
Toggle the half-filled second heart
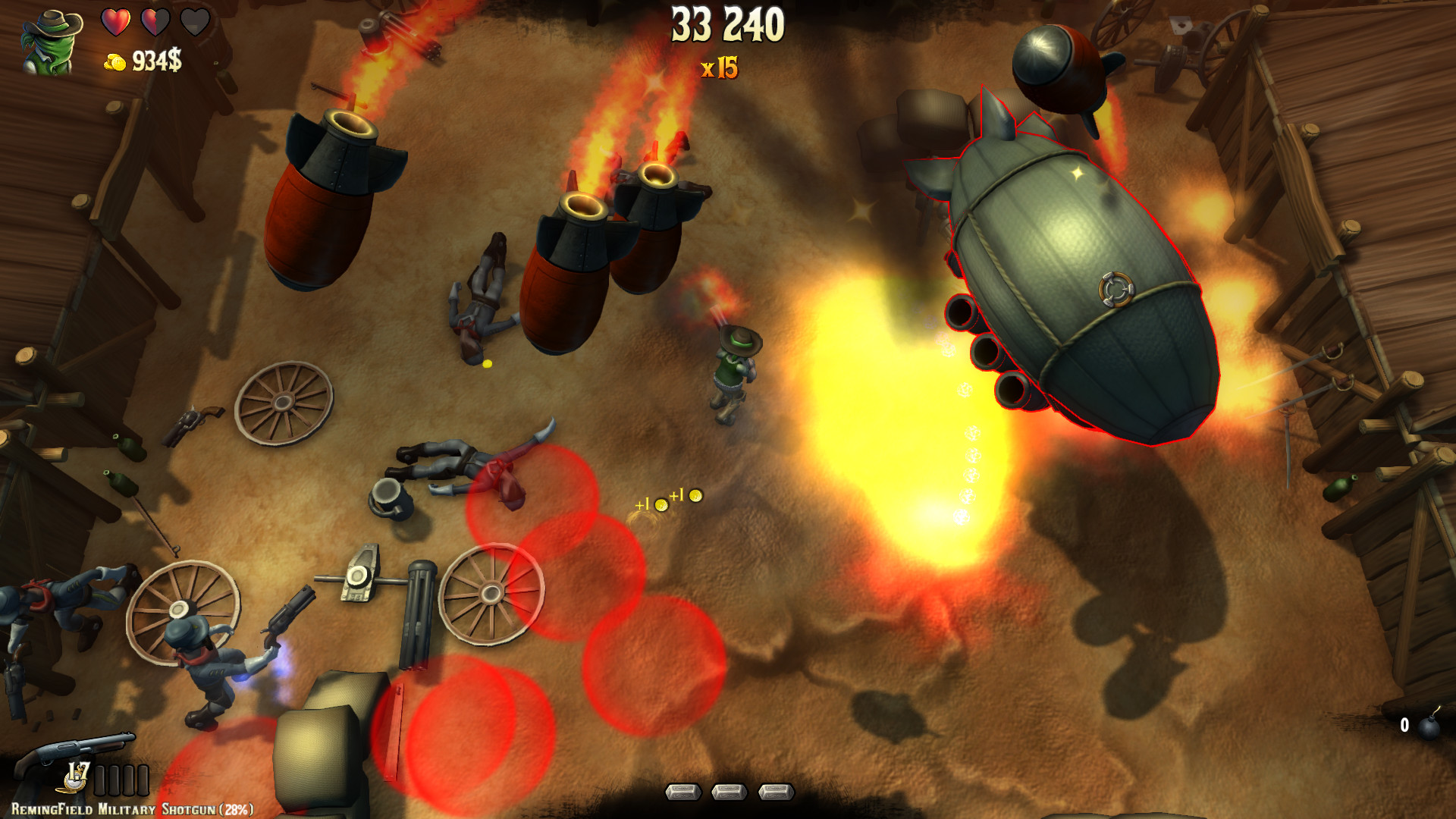(x=155, y=20)
